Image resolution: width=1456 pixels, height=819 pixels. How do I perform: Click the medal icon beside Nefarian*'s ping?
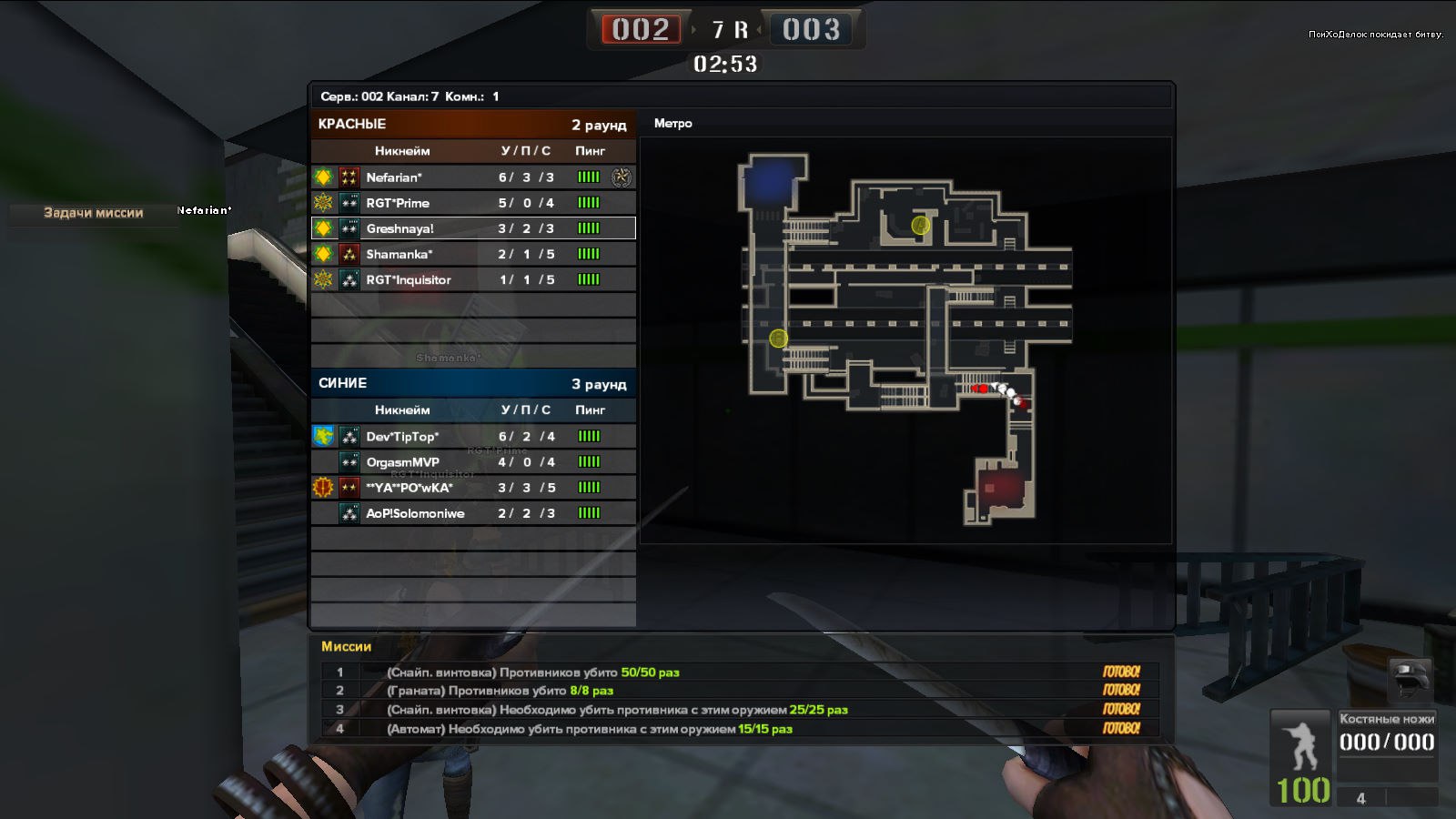(622, 177)
